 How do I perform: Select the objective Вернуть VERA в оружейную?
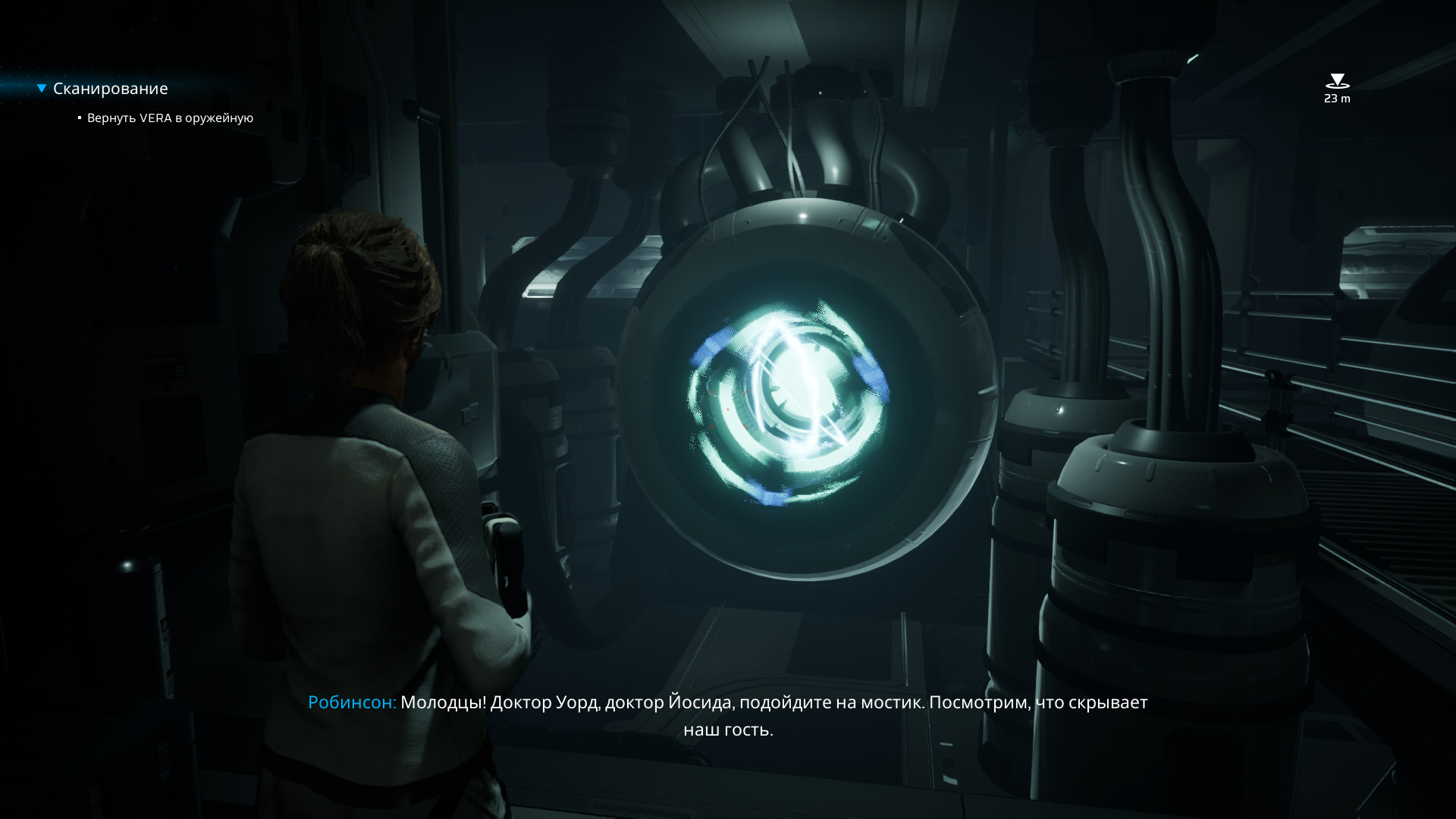(170, 118)
